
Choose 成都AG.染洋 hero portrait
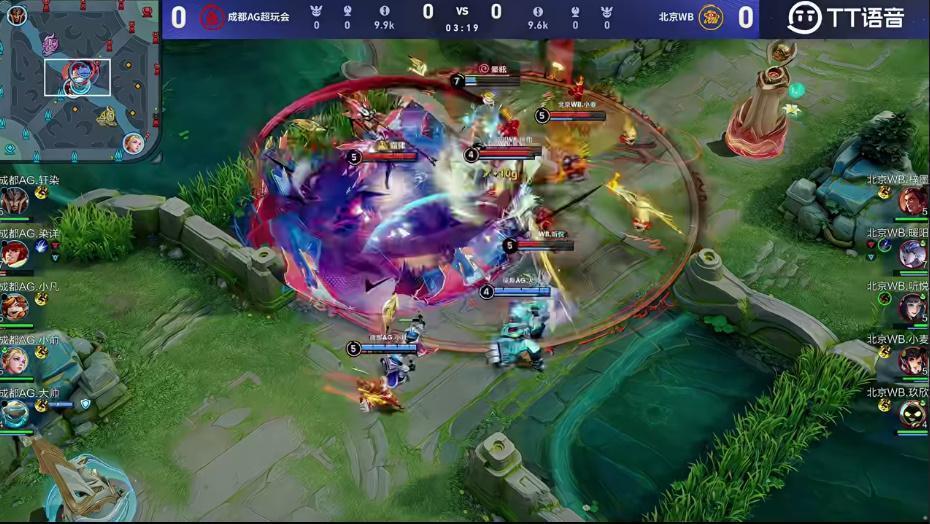coord(14,254)
